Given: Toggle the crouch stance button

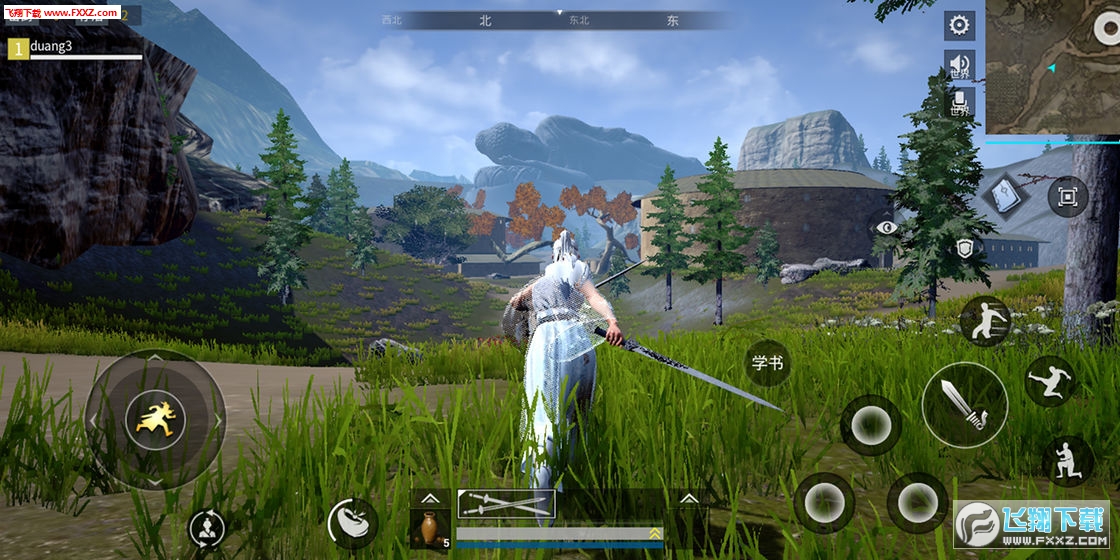Looking at the screenshot, I should [x=1067, y=461].
